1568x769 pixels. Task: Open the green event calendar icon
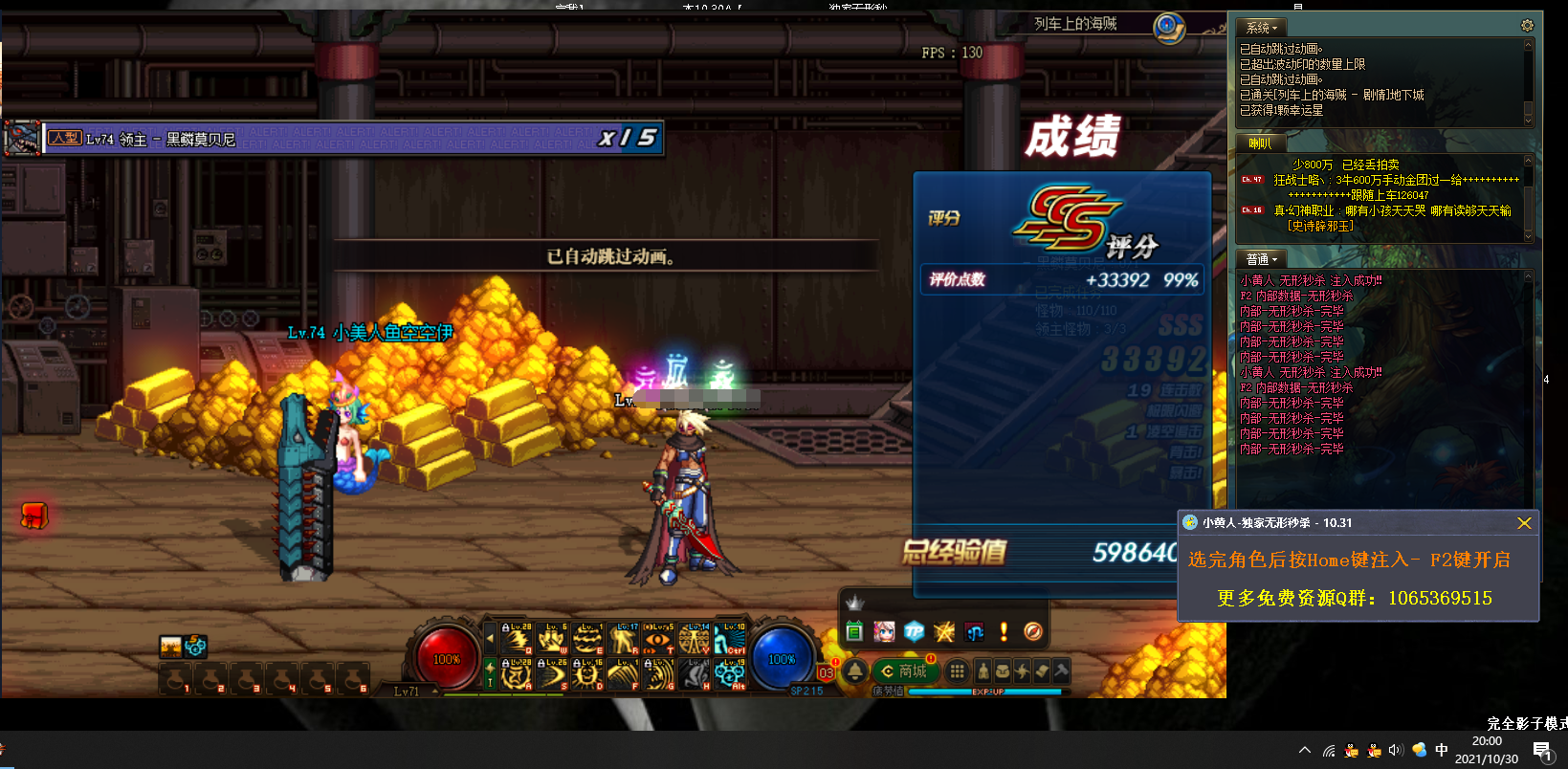tap(854, 631)
